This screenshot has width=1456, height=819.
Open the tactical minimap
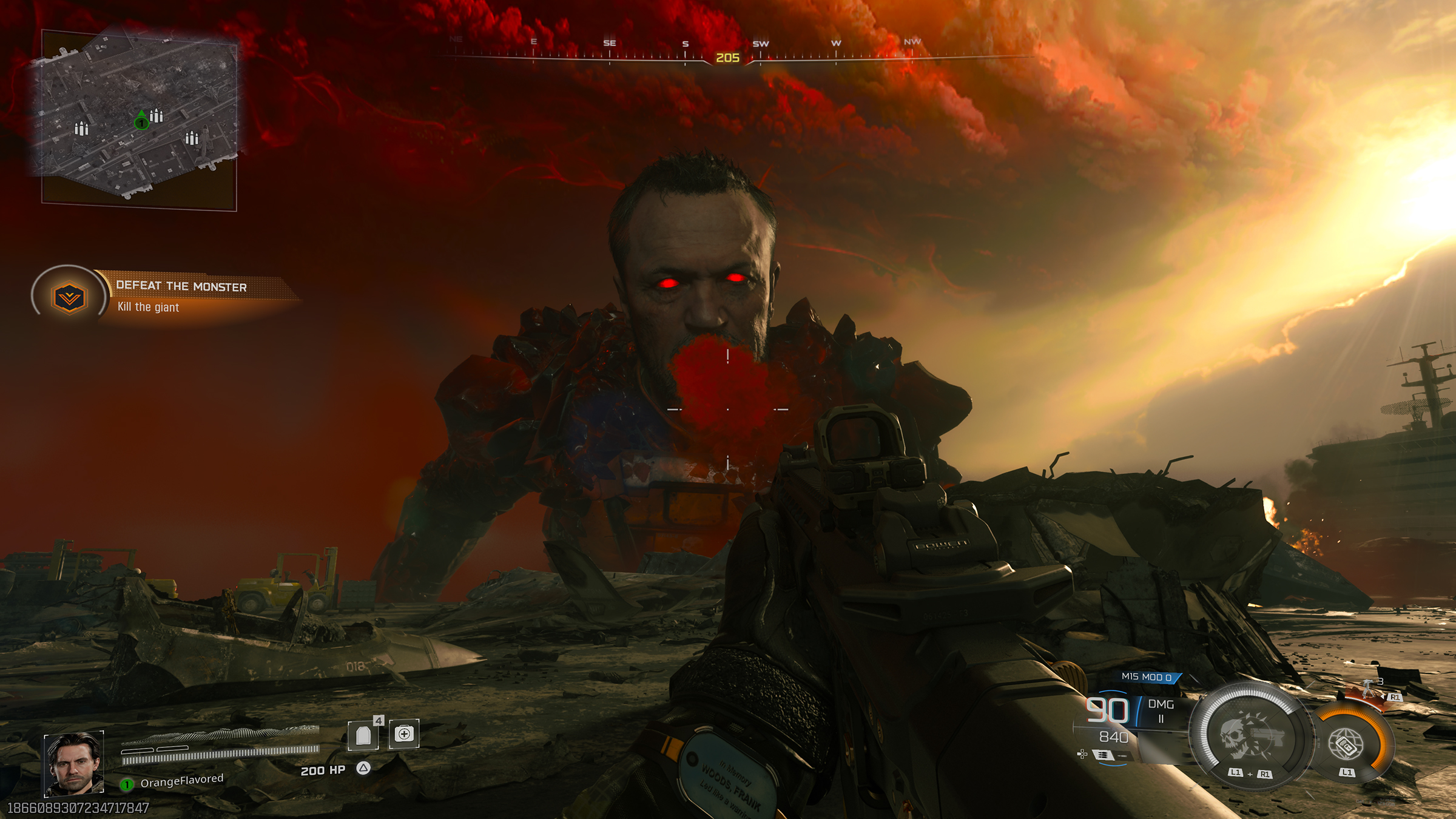coord(139,118)
